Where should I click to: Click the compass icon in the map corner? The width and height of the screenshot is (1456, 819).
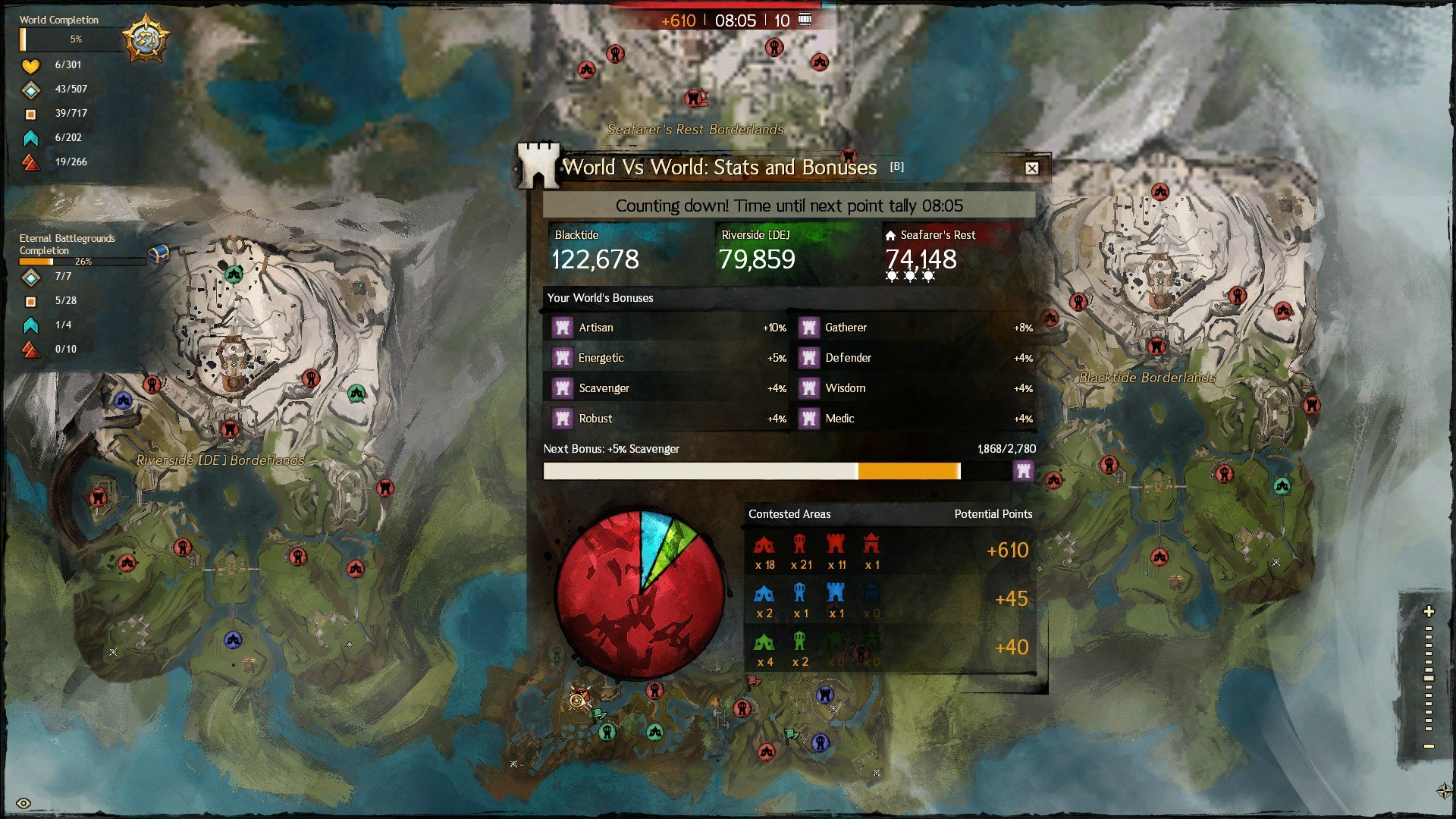coord(1443,791)
